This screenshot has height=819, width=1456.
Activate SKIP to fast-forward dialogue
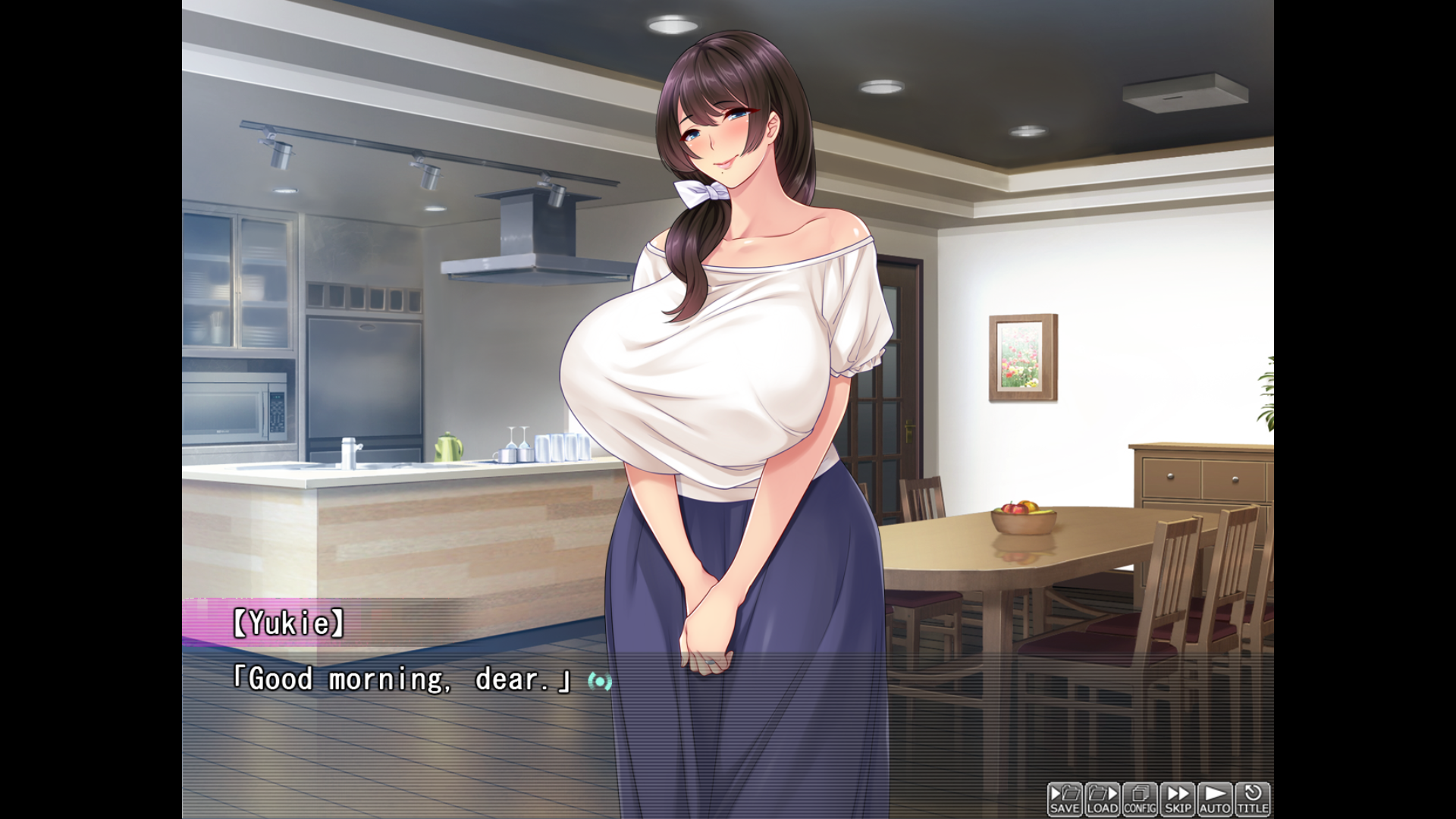1177,799
